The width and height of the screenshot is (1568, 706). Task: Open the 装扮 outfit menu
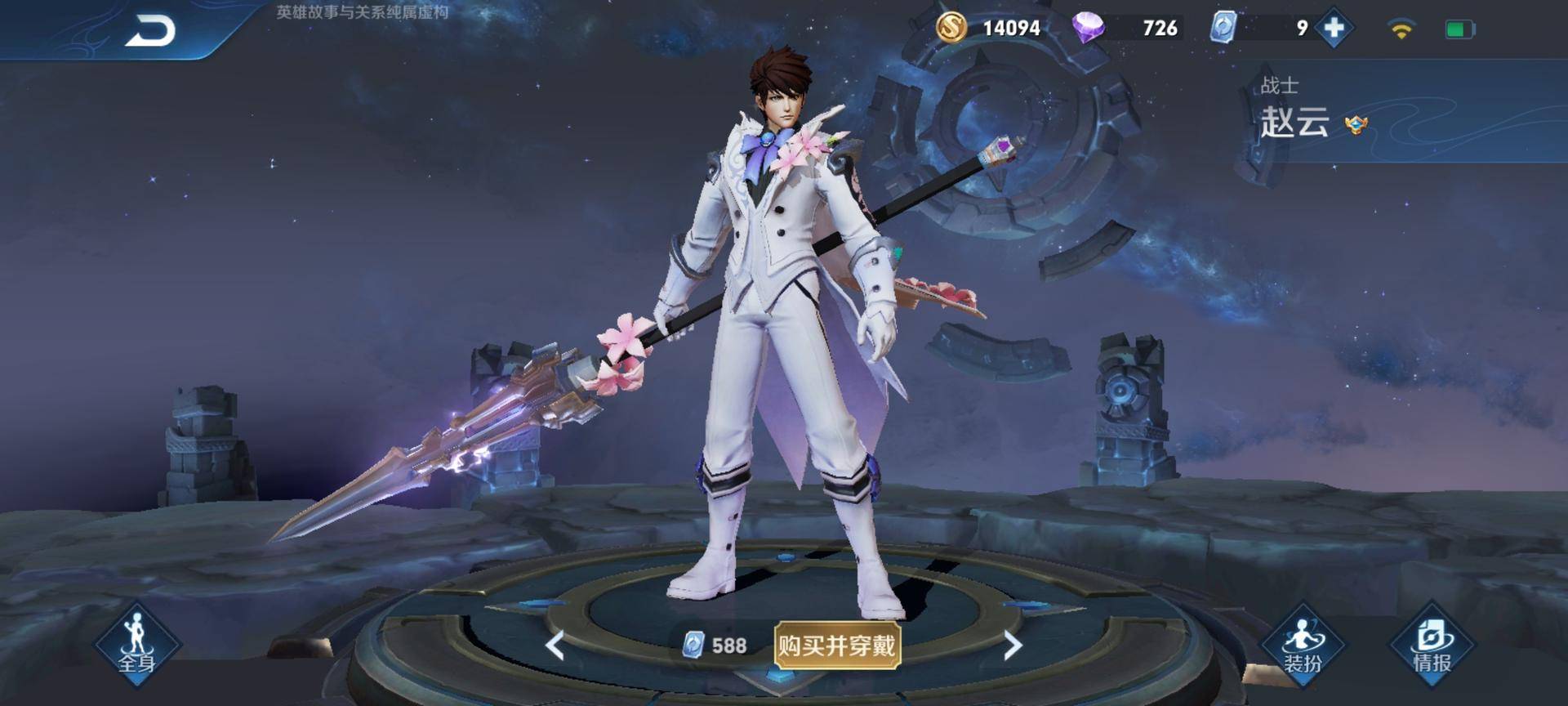tap(1303, 644)
